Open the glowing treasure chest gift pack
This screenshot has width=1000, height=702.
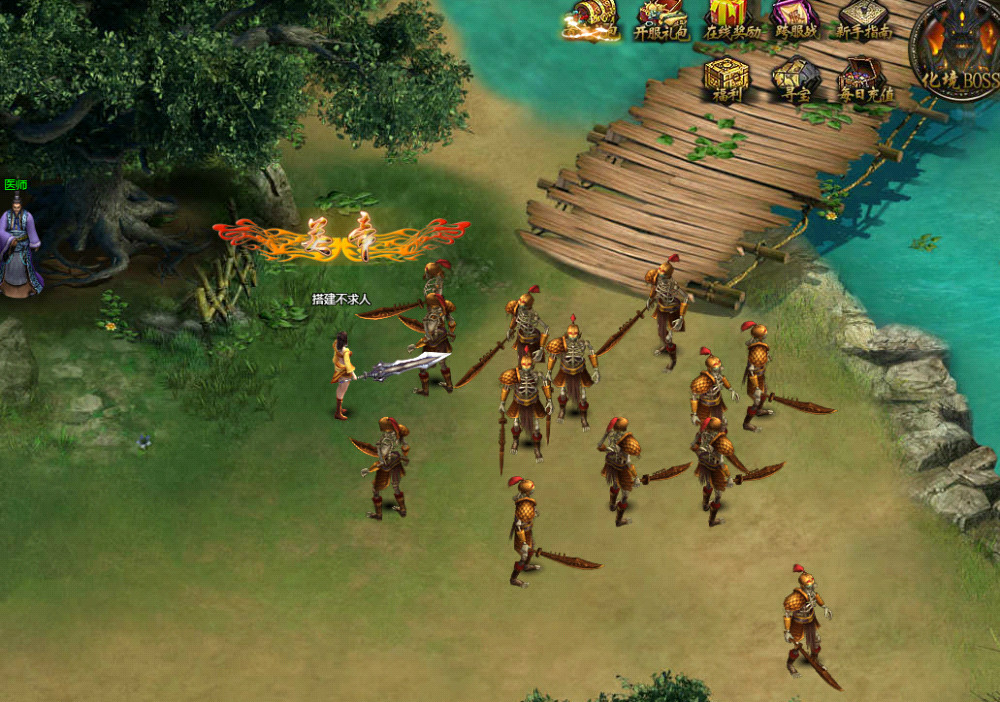click(591, 18)
